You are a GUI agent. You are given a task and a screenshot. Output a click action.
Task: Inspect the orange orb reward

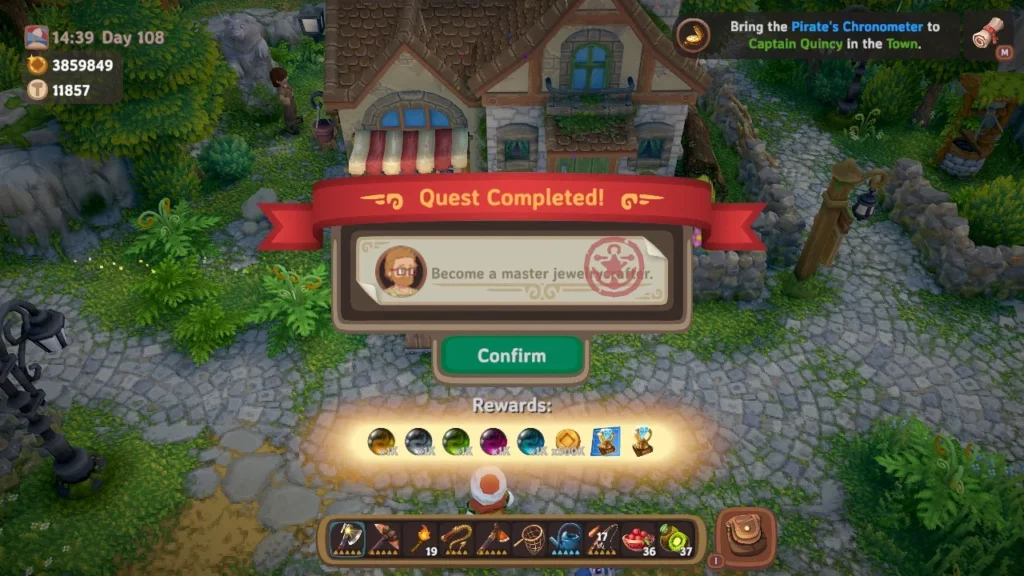pos(381,441)
